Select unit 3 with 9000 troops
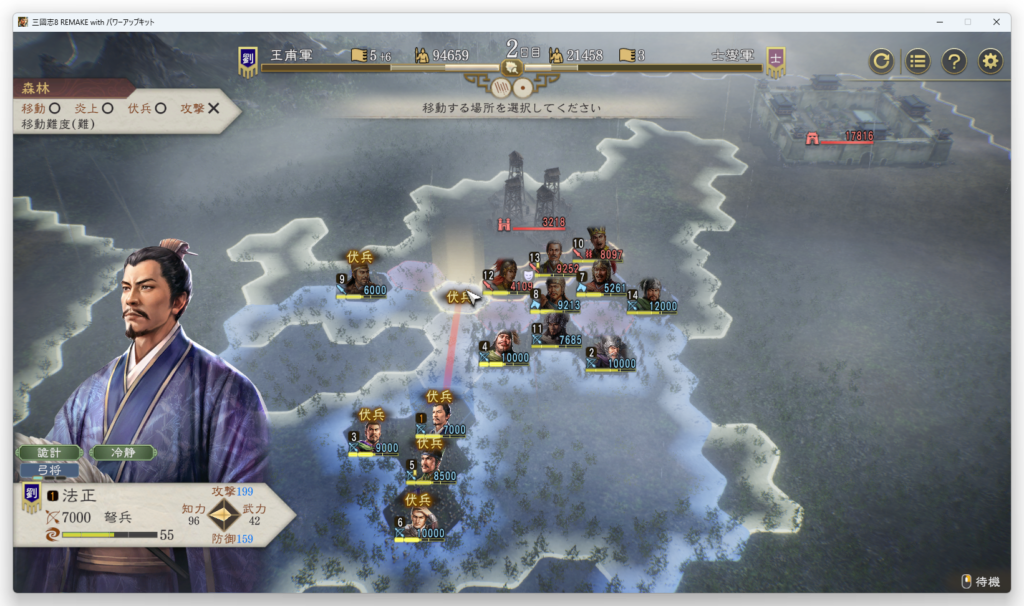 372,438
